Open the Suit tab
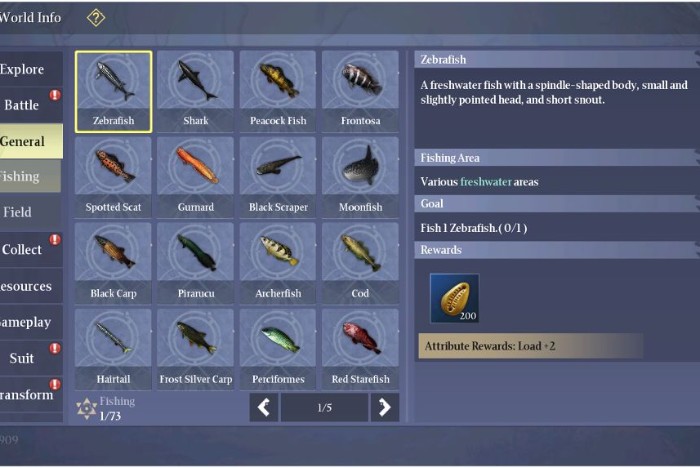Viewport: 700px width, 468px height. click(x=24, y=358)
